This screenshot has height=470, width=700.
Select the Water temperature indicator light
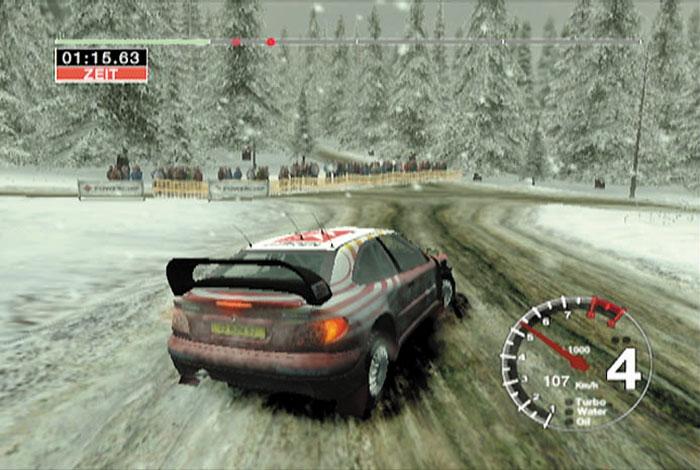[570, 411]
